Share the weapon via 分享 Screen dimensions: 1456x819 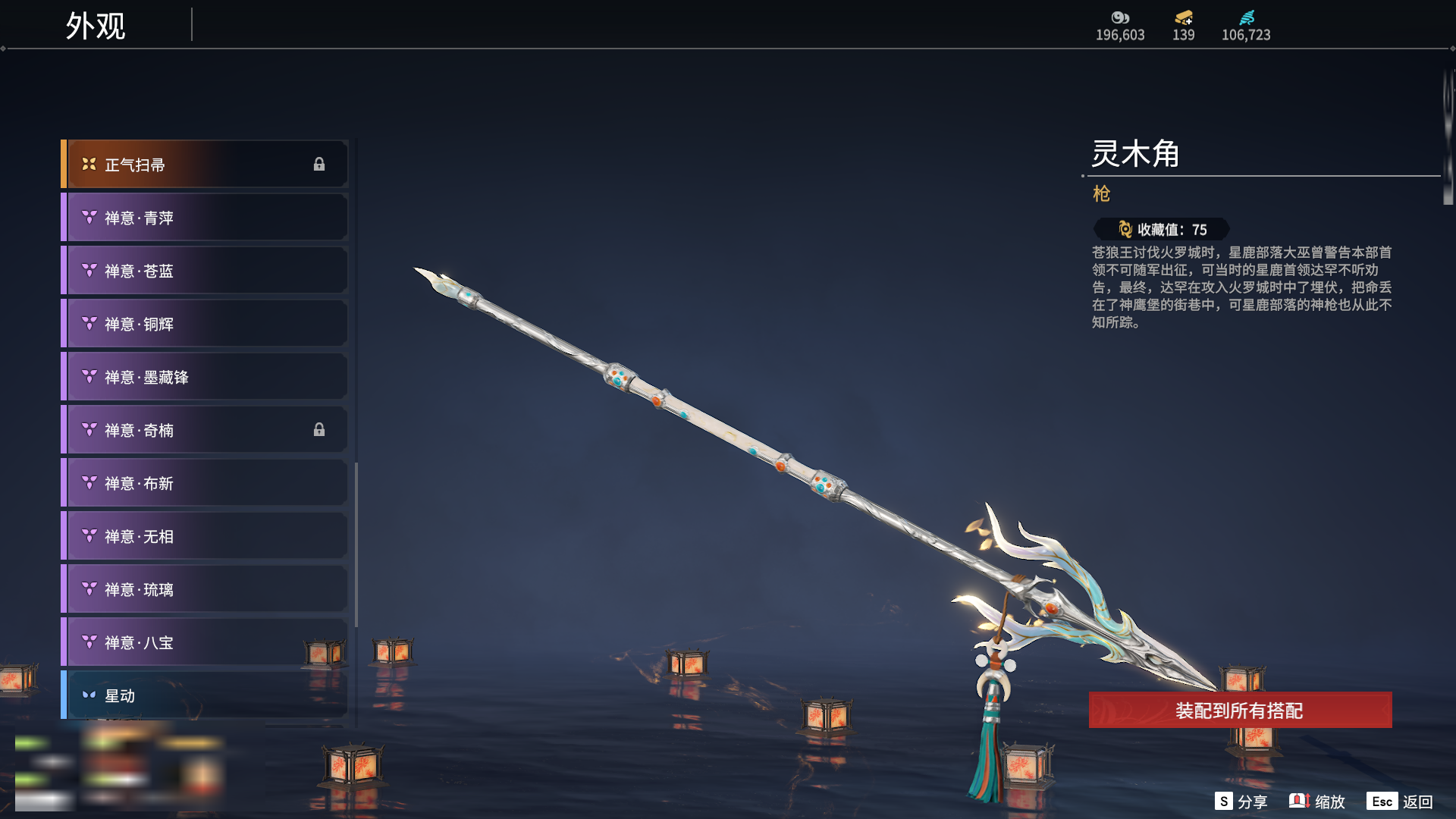1241,802
